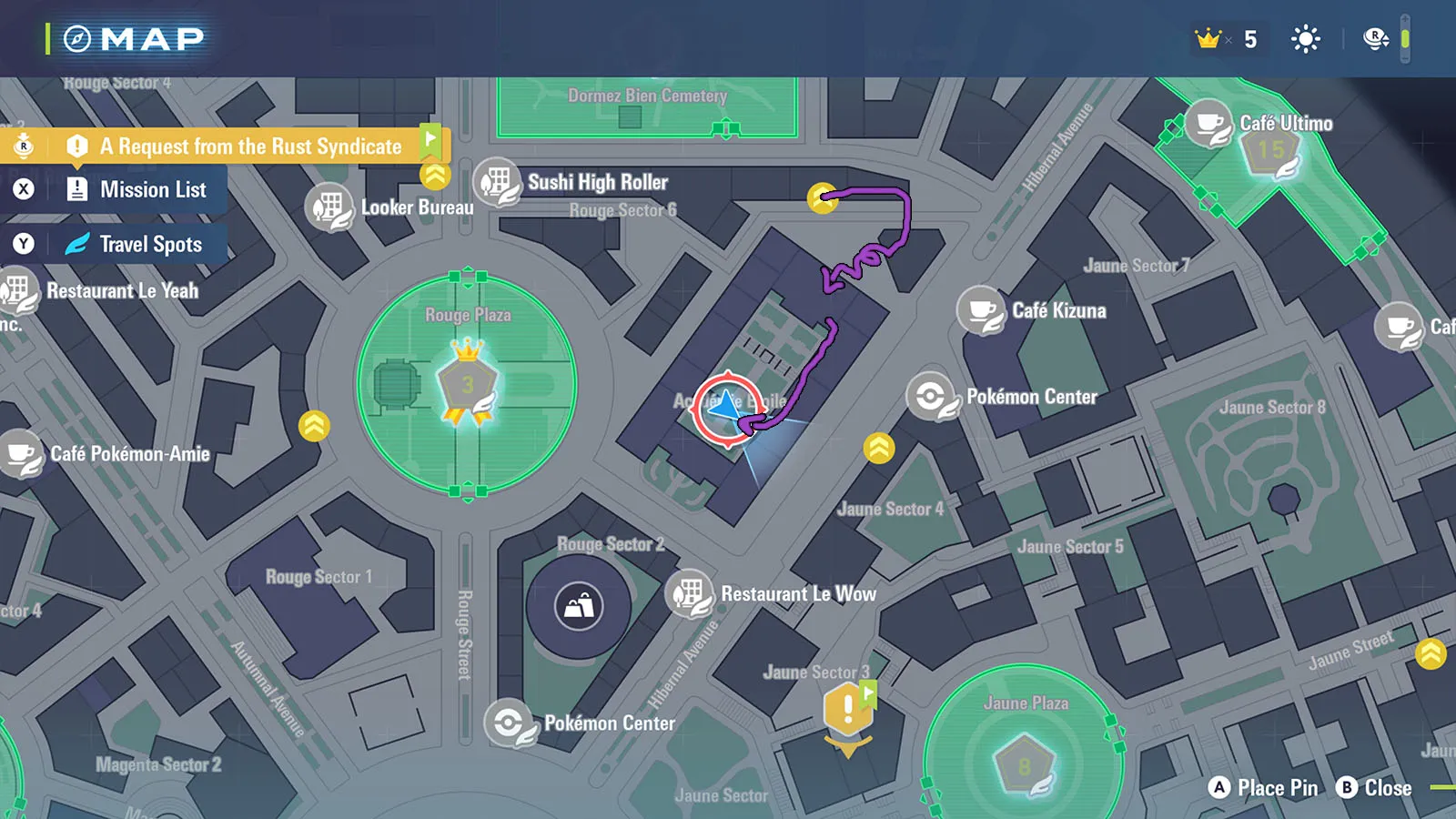1456x819 pixels.
Task: Click the shopping bag shop marker
Action: point(579,605)
